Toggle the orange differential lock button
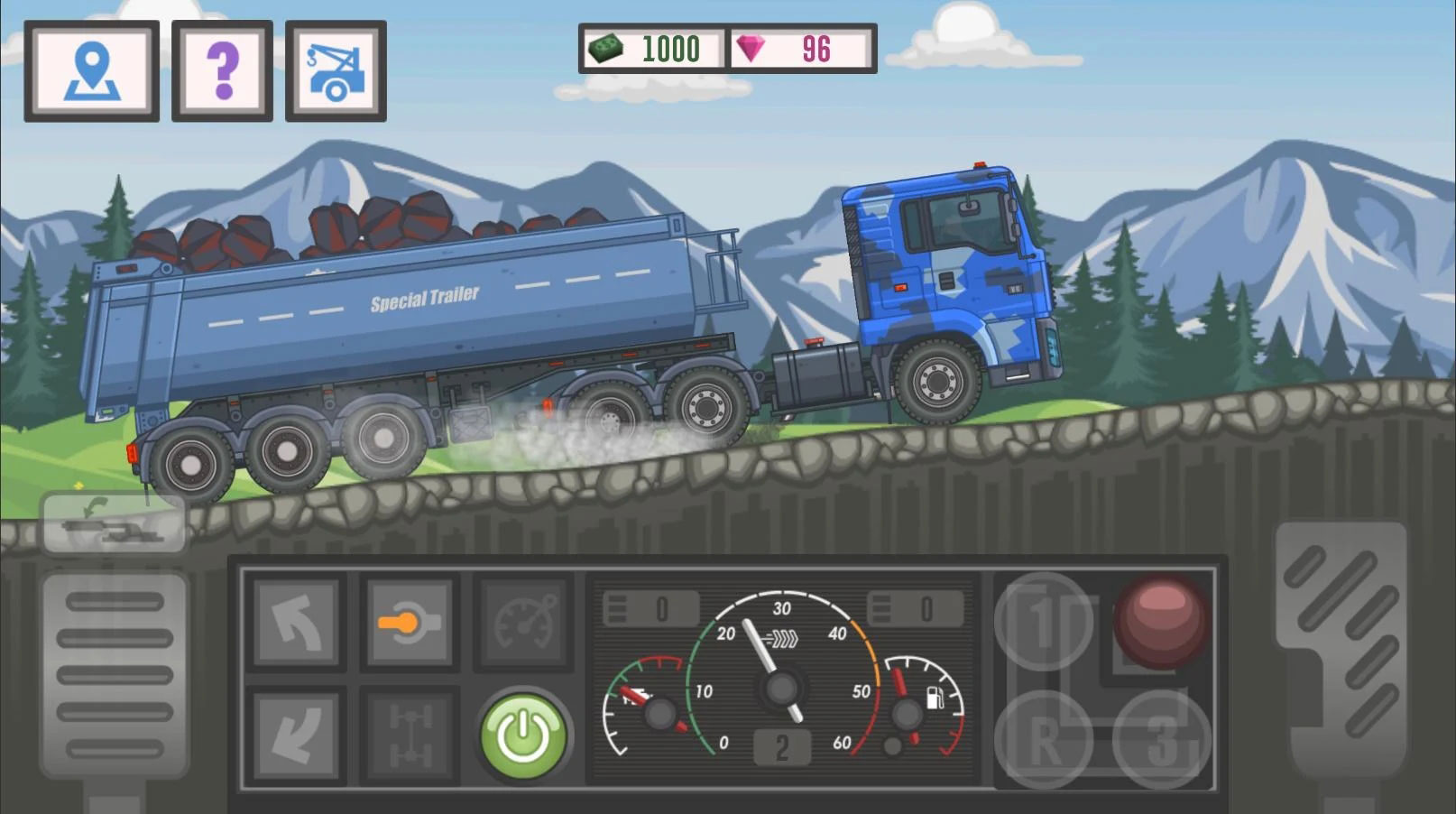1456x814 pixels. (410, 623)
